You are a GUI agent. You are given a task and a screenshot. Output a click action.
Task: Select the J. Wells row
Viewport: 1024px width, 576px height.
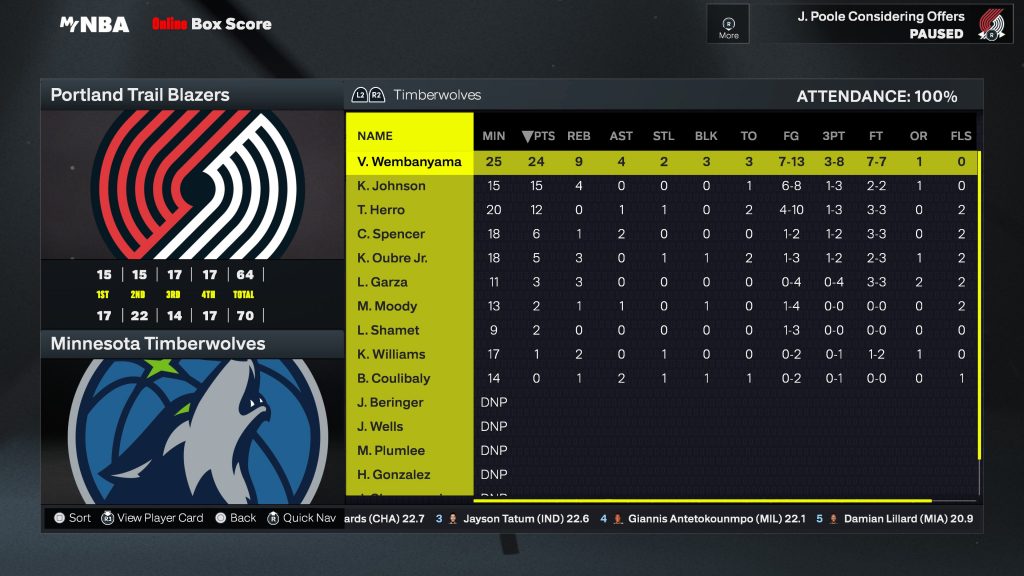click(380, 426)
